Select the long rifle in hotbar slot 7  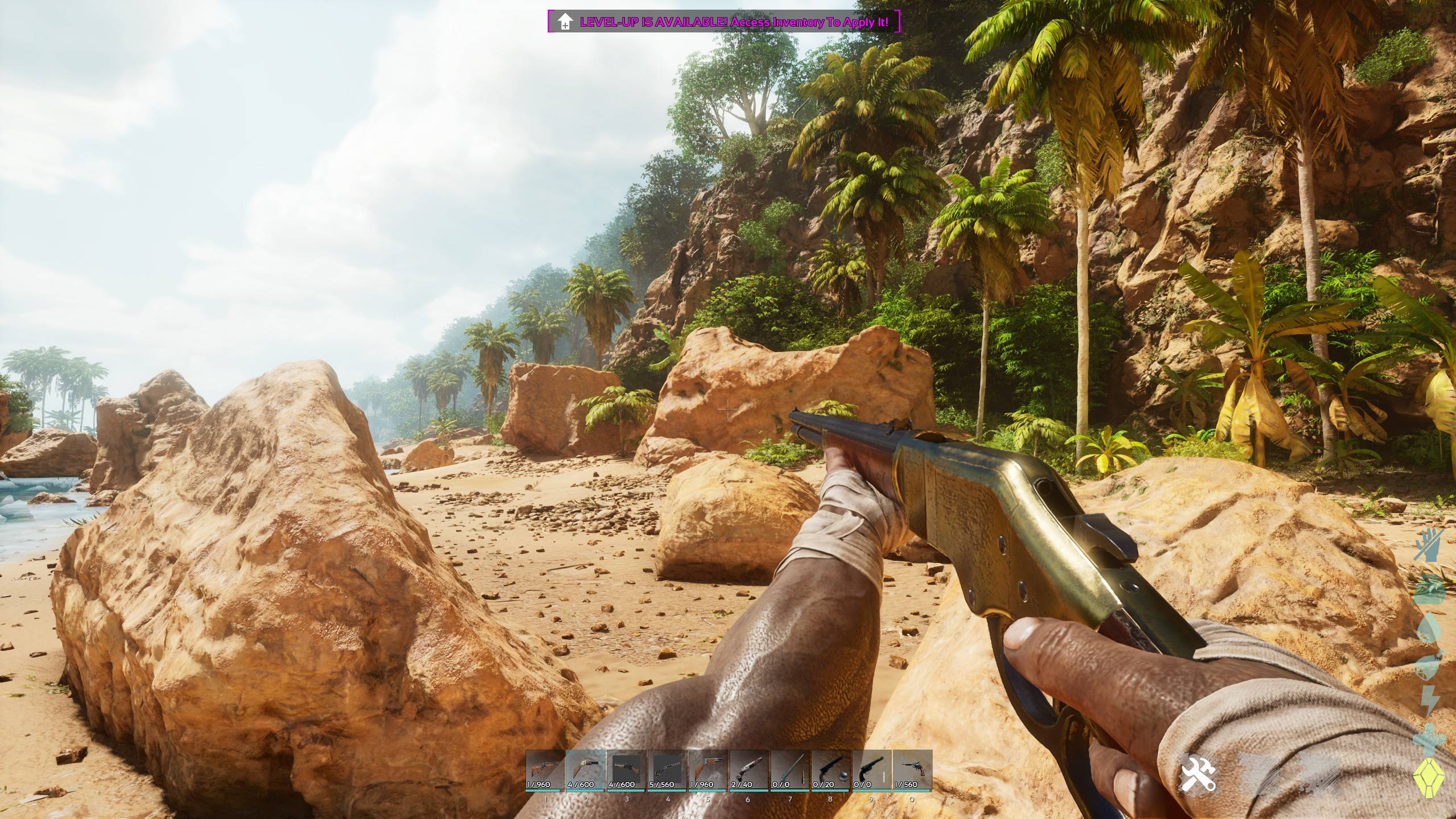click(790, 770)
